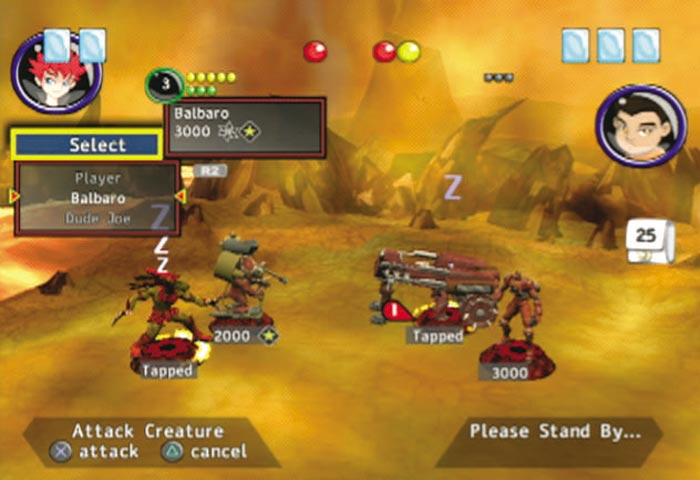This screenshot has width=700, height=480.
Task: Choose Balbaro in the Select list
Action: tap(97, 198)
